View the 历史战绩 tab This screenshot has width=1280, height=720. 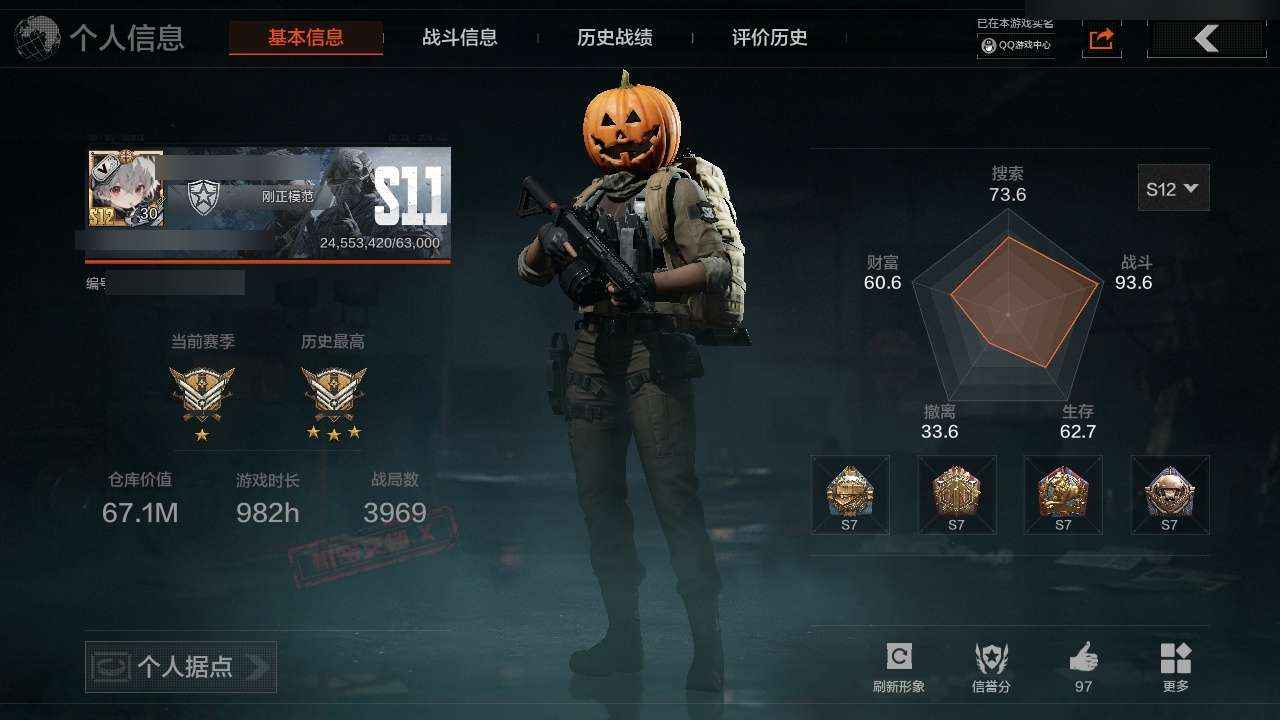pos(615,38)
